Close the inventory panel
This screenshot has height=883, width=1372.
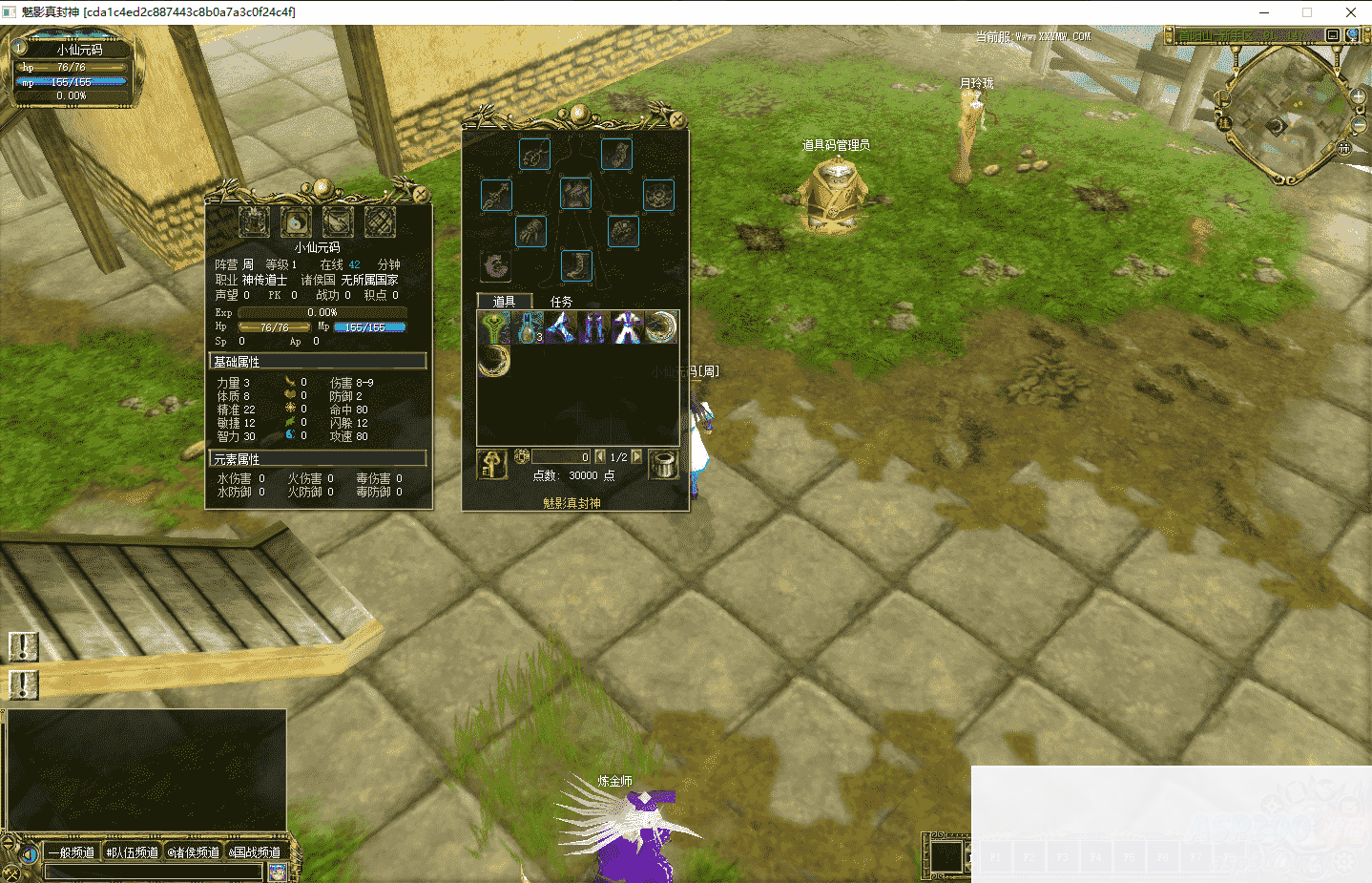tap(676, 119)
